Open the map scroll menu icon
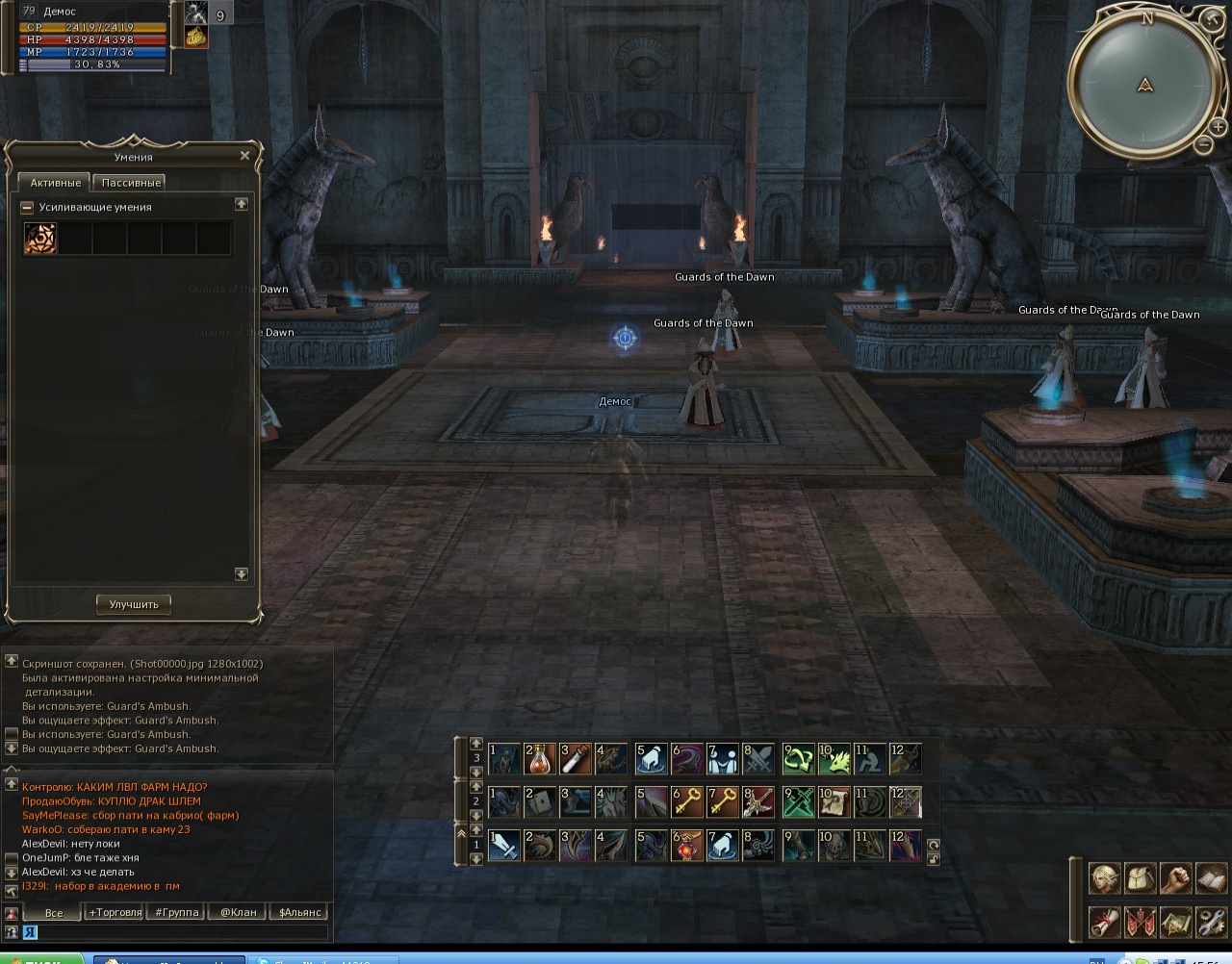 tap(1176, 922)
